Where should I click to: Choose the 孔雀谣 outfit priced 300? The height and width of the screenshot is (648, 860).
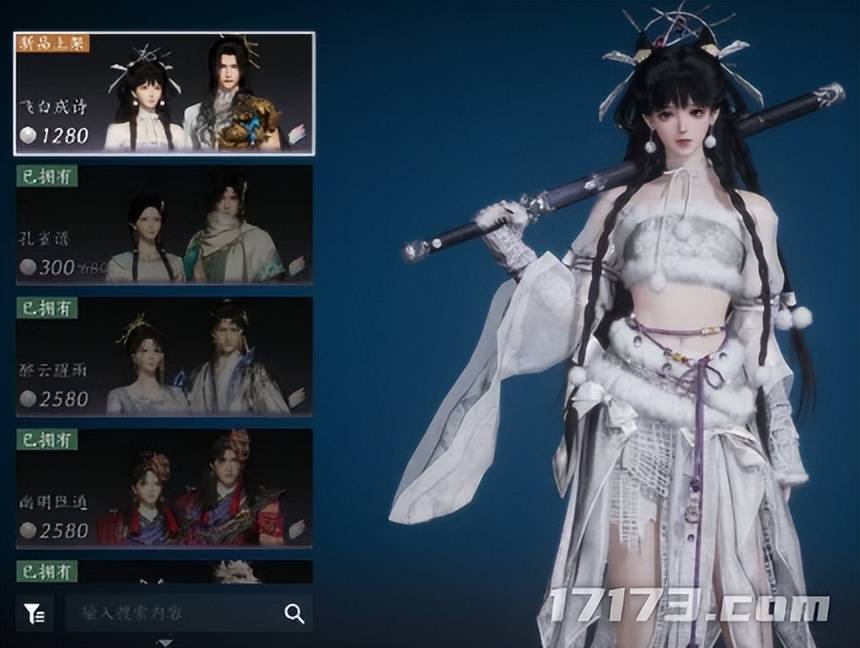point(164,224)
